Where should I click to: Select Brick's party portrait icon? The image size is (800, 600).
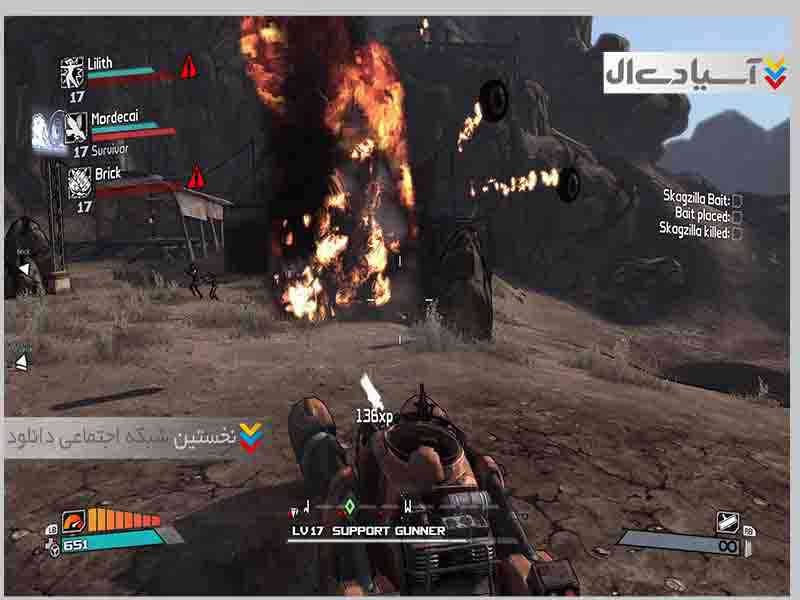(x=81, y=182)
